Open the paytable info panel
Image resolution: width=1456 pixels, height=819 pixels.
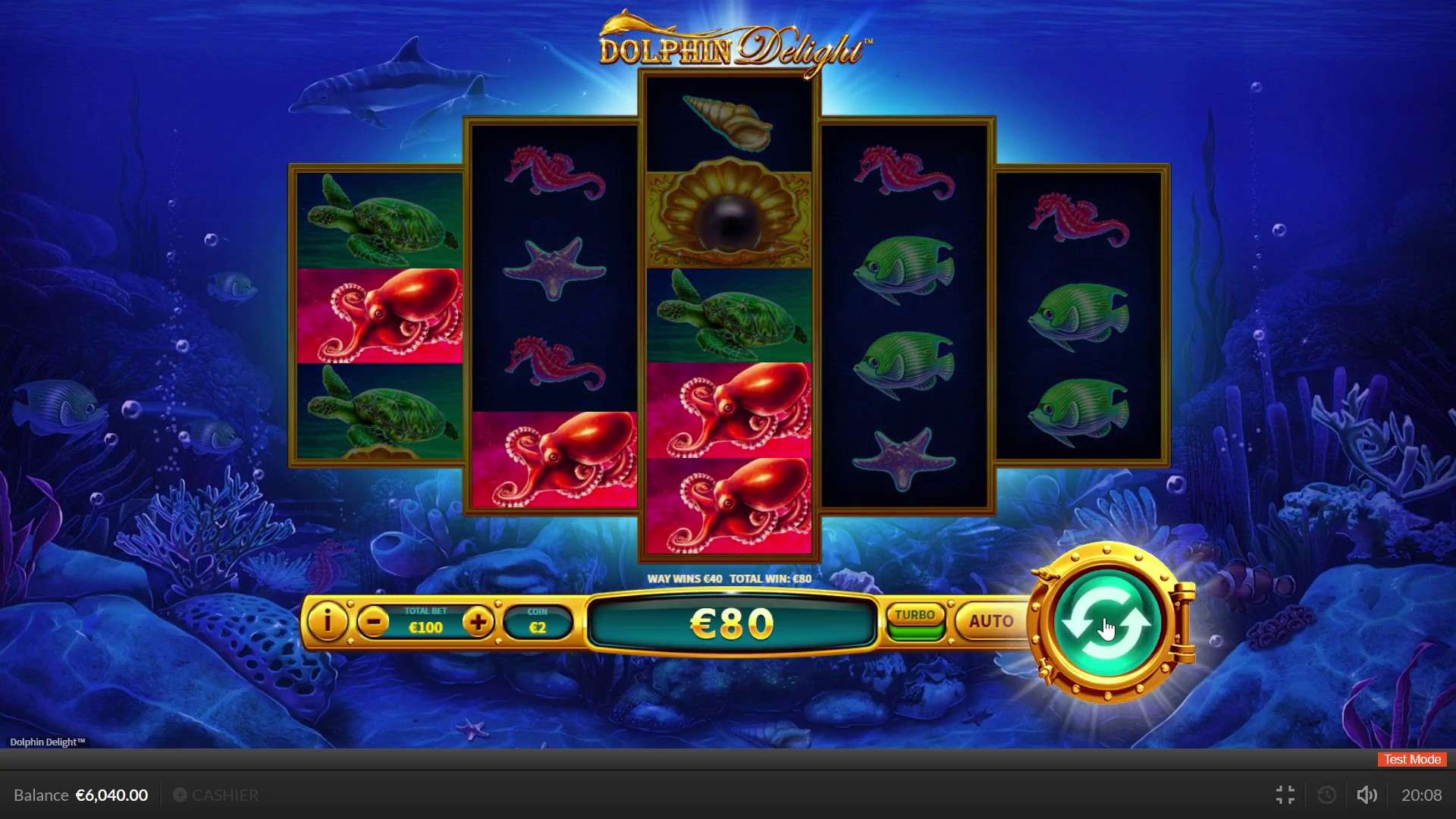point(326,622)
